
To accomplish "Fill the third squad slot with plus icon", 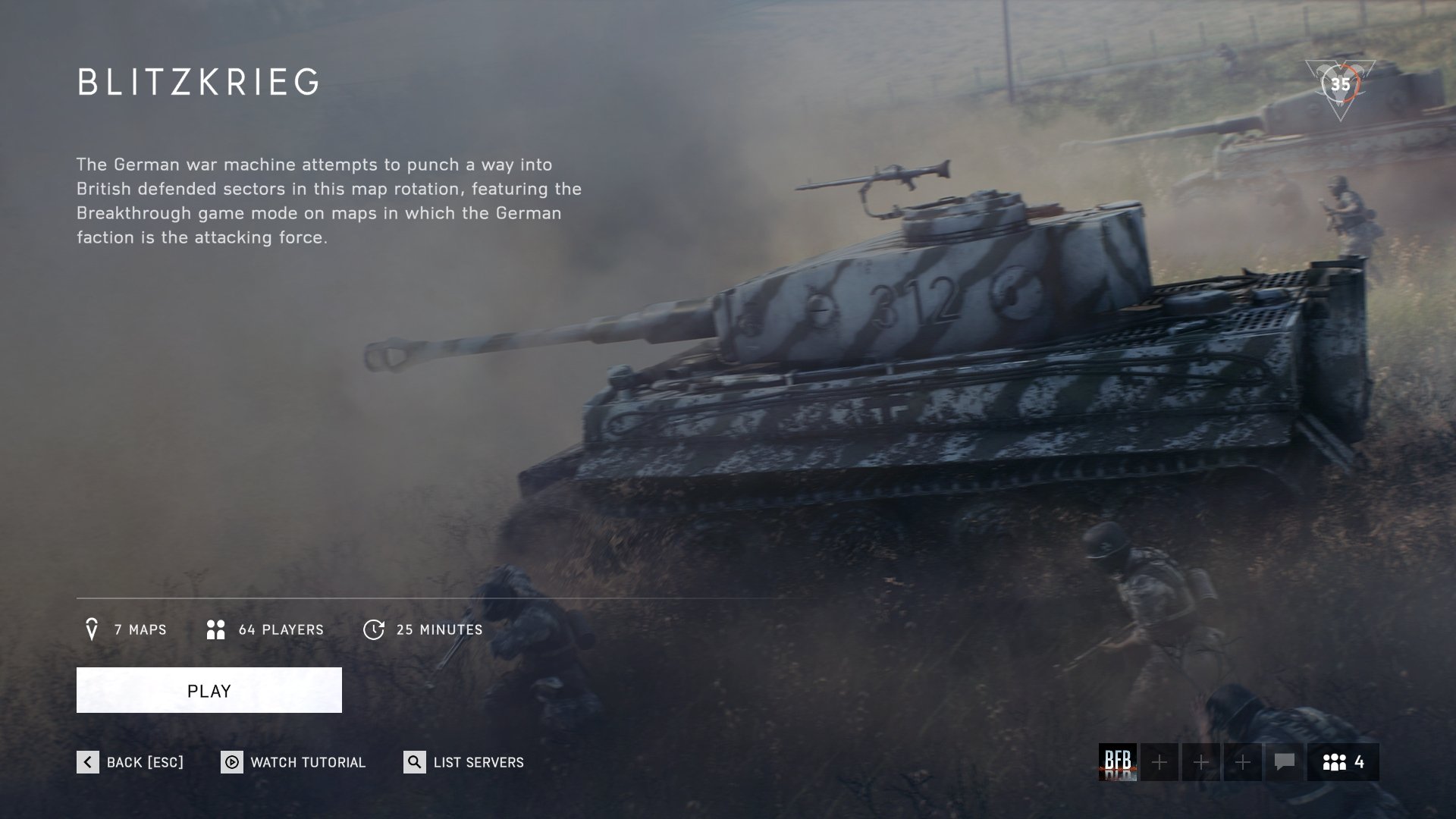I will 1241,763.
